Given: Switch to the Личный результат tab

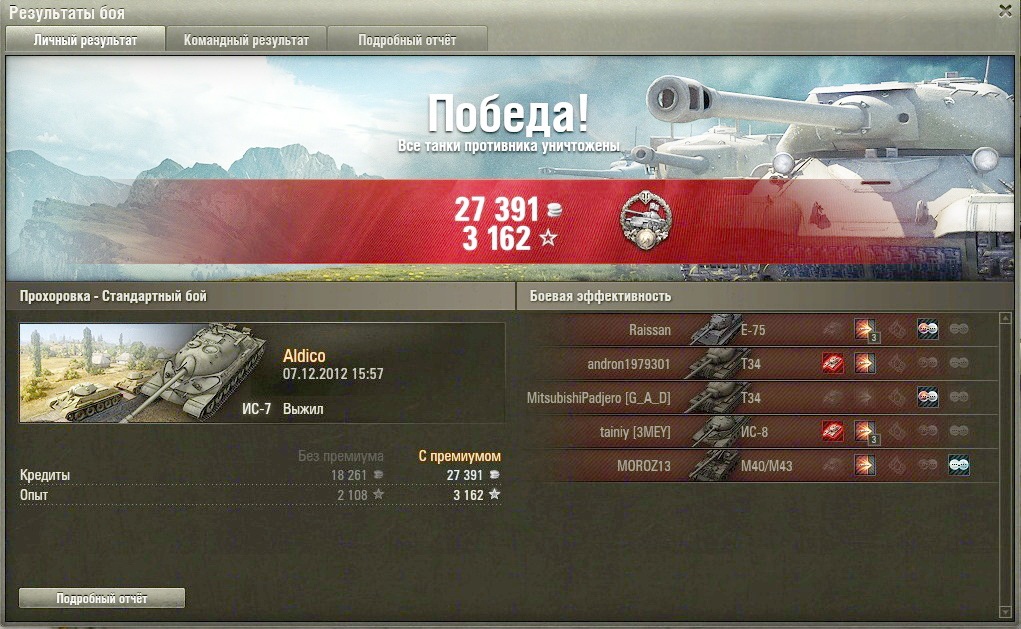Looking at the screenshot, I should tap(85, 40).
